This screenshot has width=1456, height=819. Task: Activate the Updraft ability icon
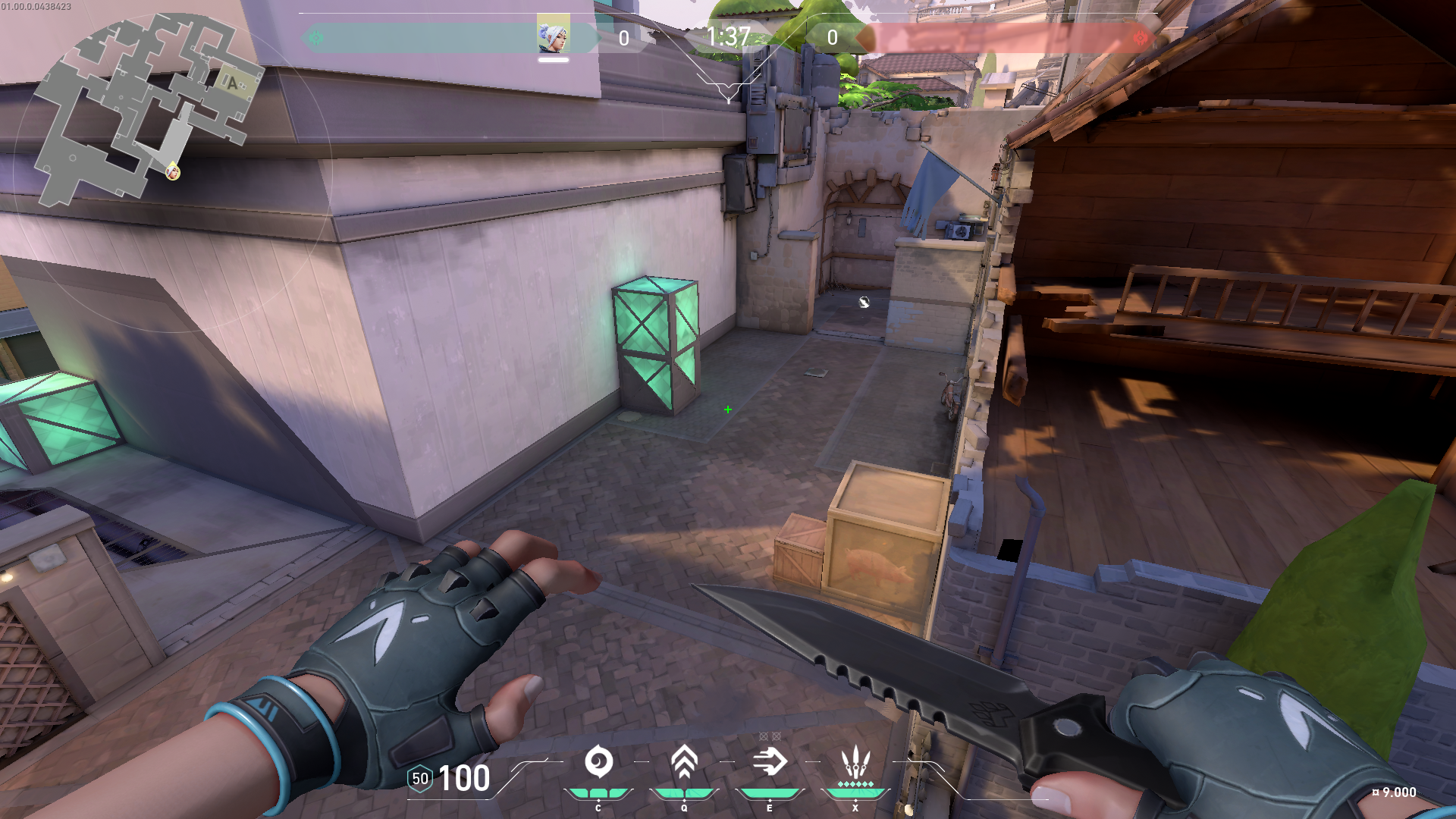point(684,761)
